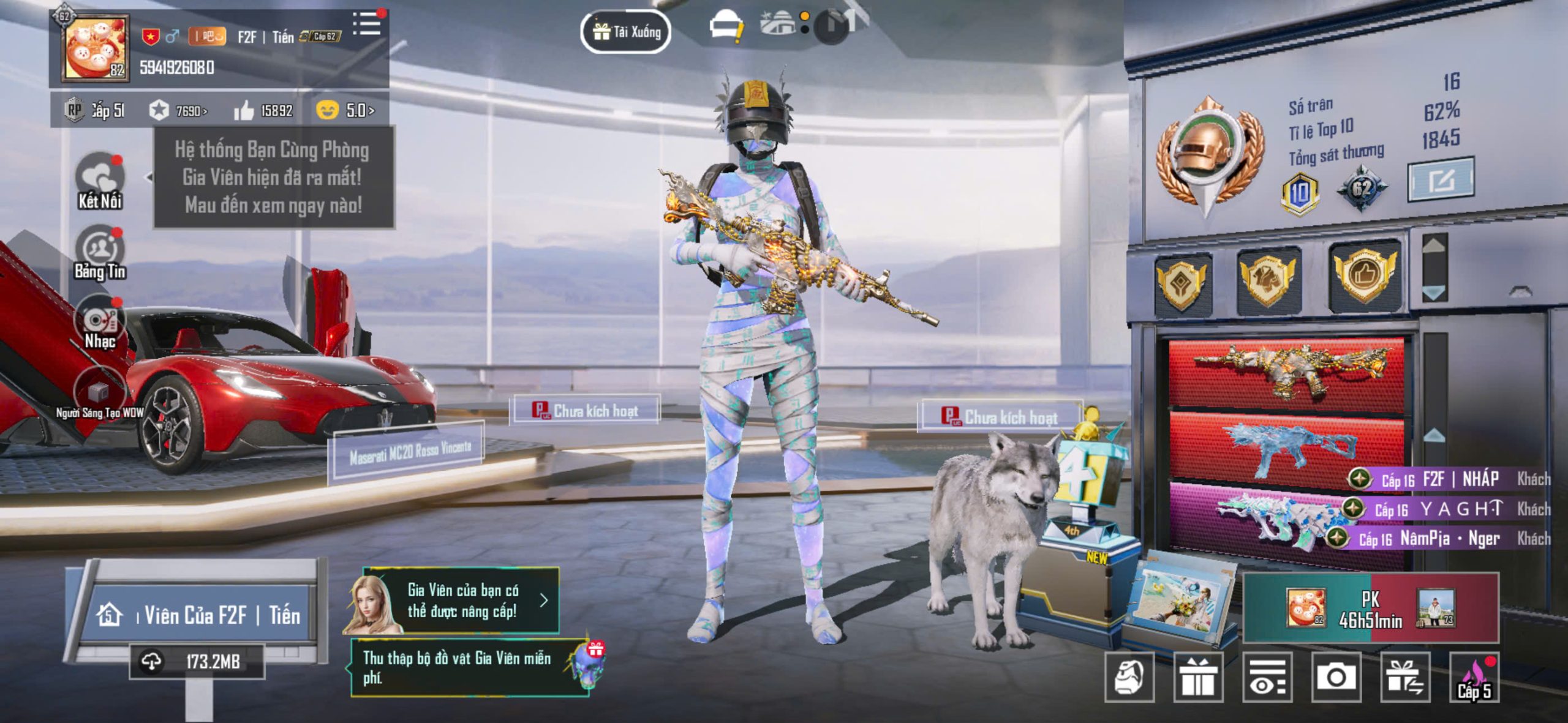
Task: Open the RP Cấp 51 pass badge
Action: click(95, 111)
